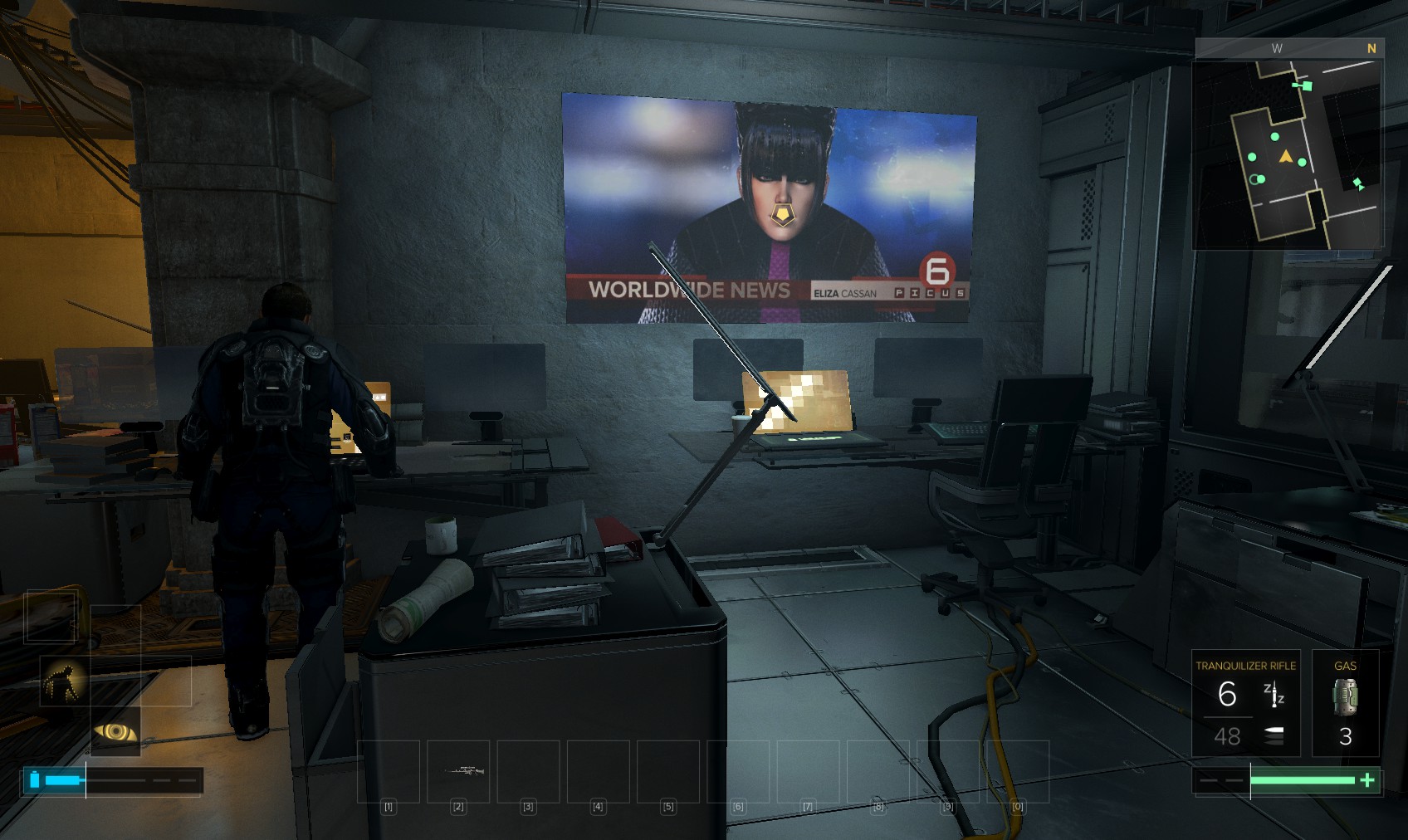Toggle the yellow eye Smart Vision icon
Screen dimensions: 1408x840
115,731
